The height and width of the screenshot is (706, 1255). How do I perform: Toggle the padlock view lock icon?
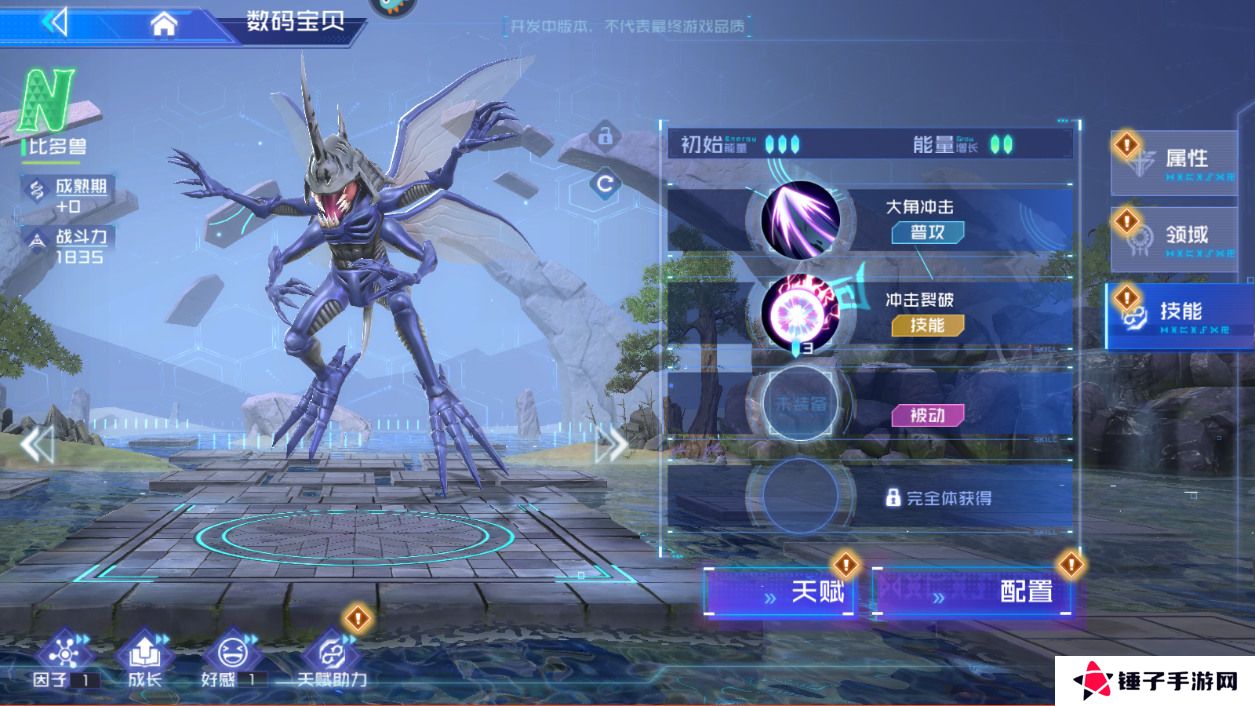coord(604,135)
